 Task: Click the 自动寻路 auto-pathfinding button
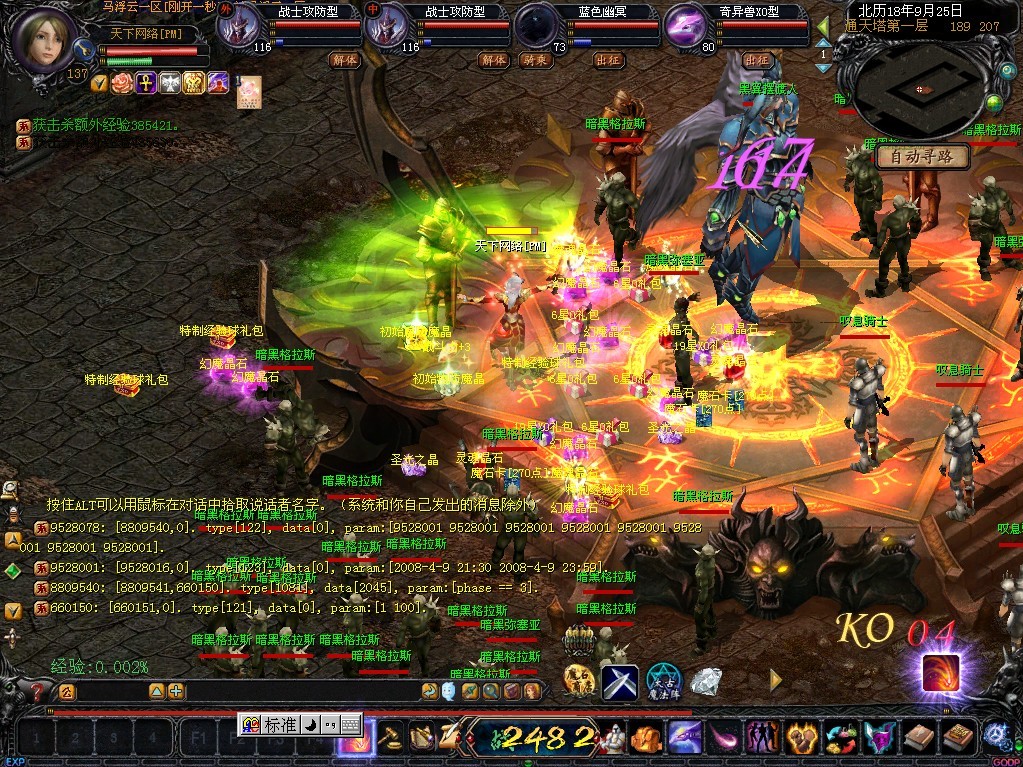coord(922,157)
